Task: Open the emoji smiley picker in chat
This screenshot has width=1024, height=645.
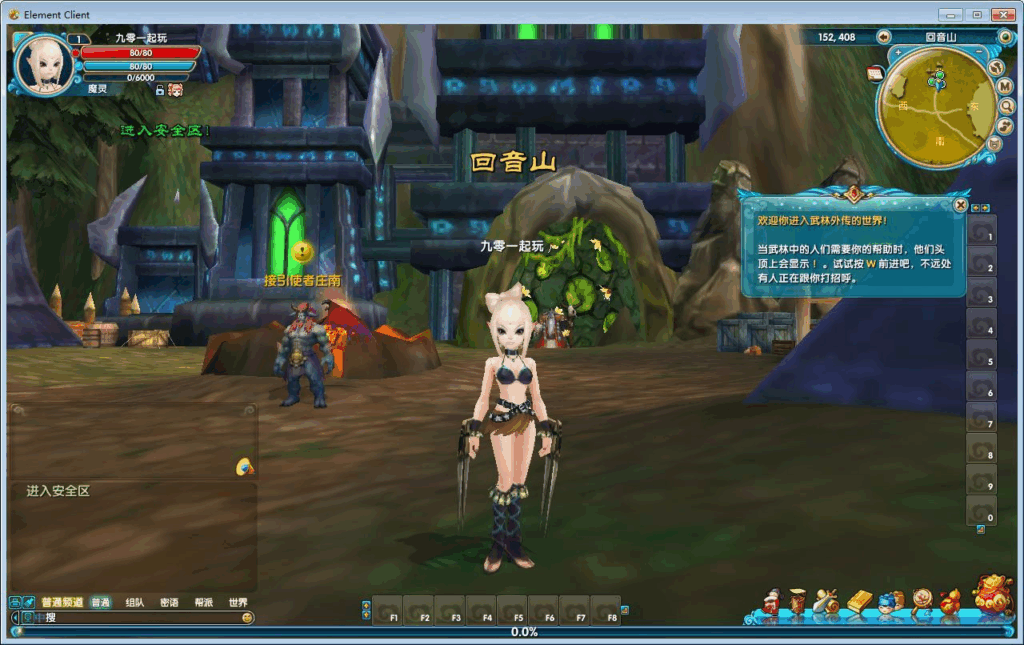Action: [247, 618]
